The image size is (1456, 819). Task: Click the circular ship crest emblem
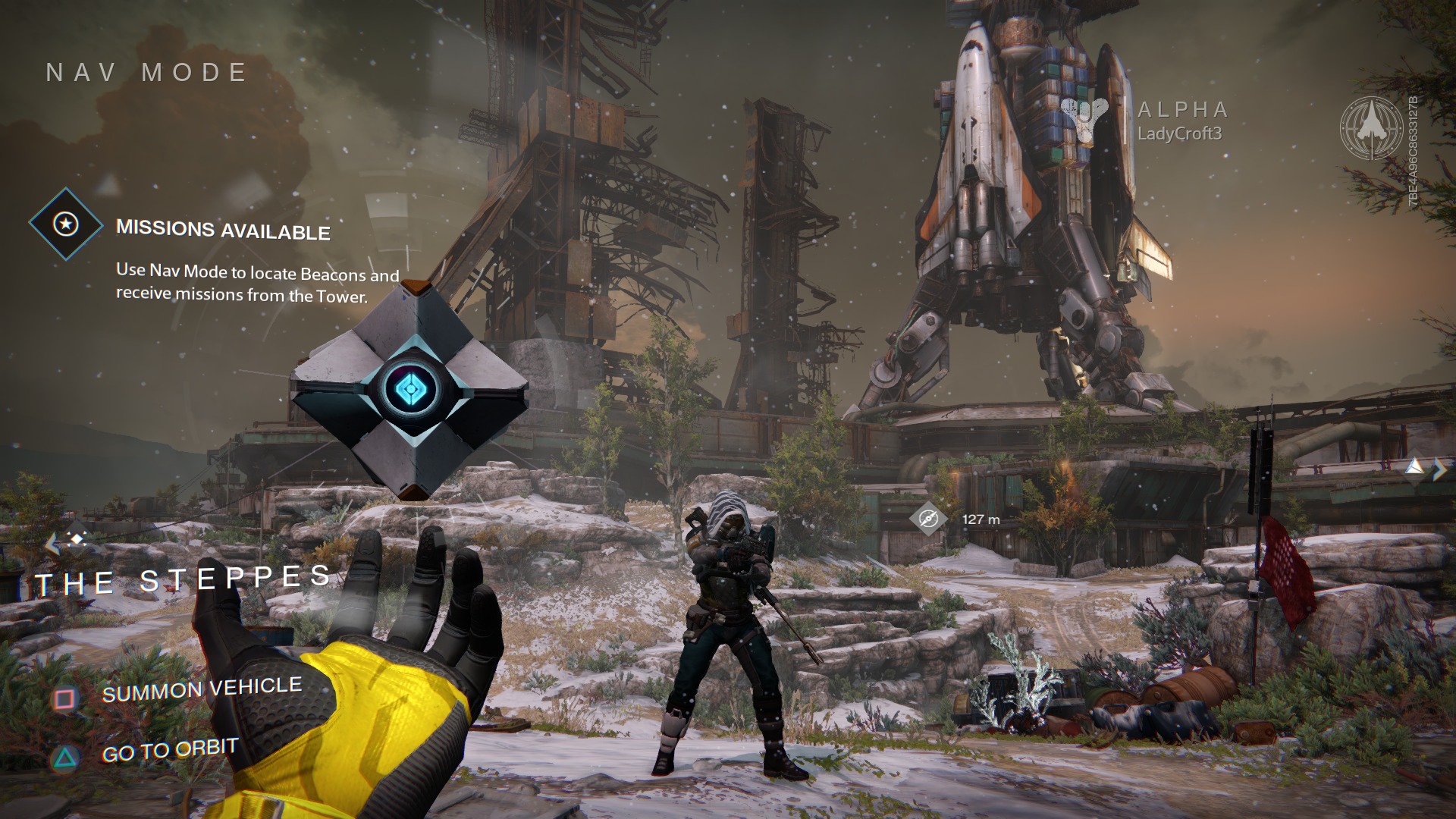(x=1371, y=127)
